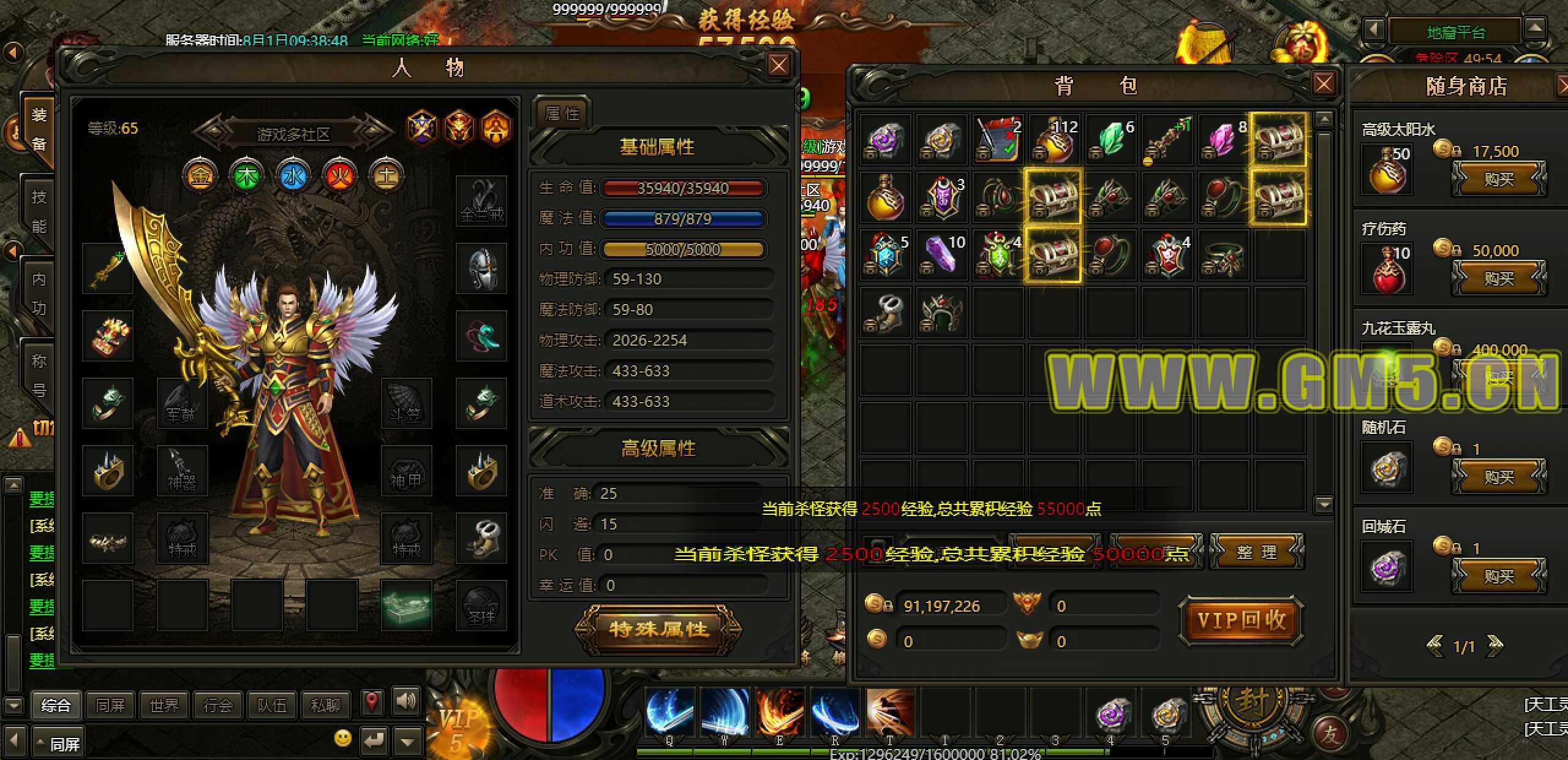
Task: Open the 特殊属性 special attributes panel
Action: (658, 629)
